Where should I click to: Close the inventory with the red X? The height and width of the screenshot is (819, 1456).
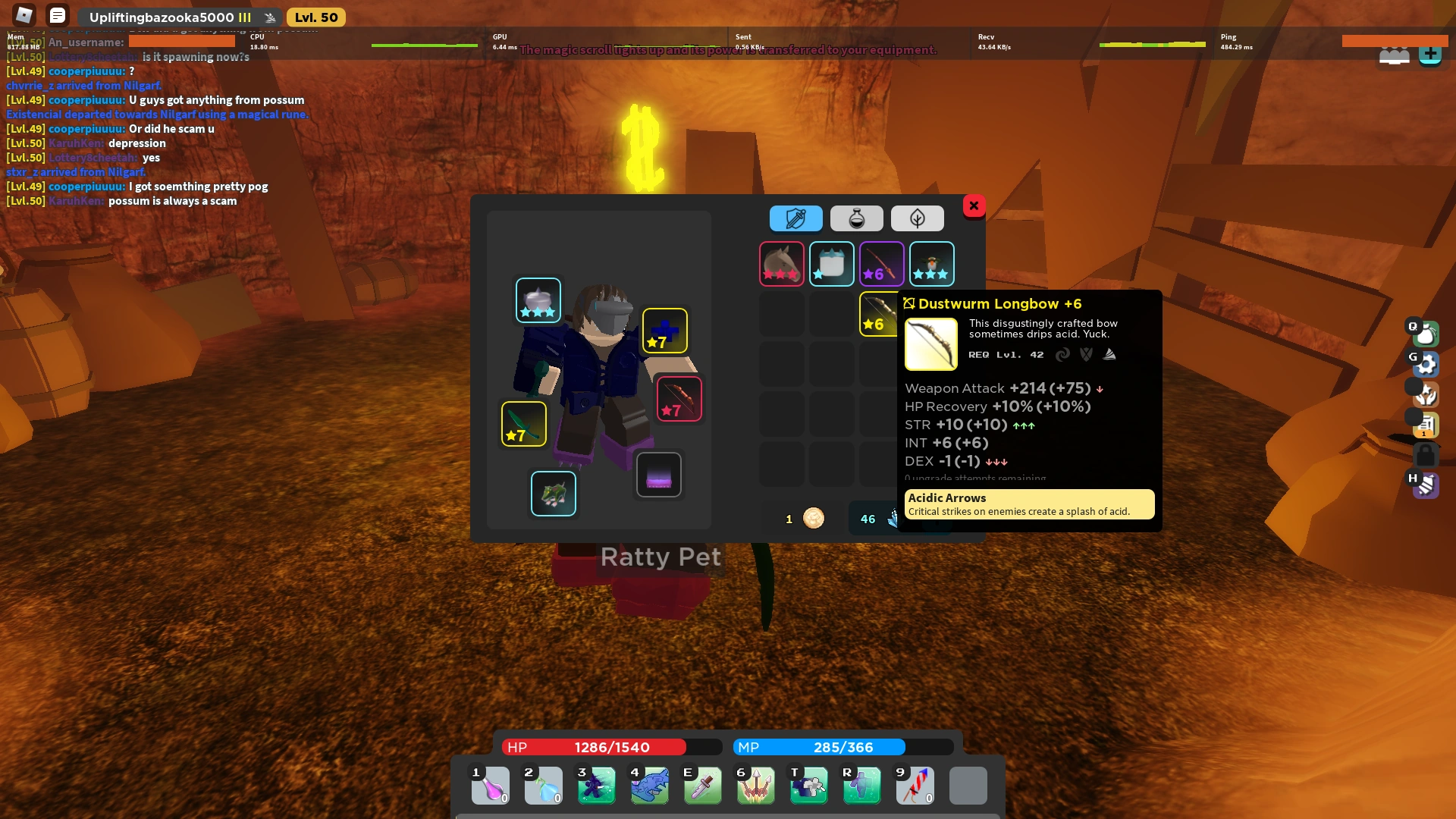(x=974, y=206)
